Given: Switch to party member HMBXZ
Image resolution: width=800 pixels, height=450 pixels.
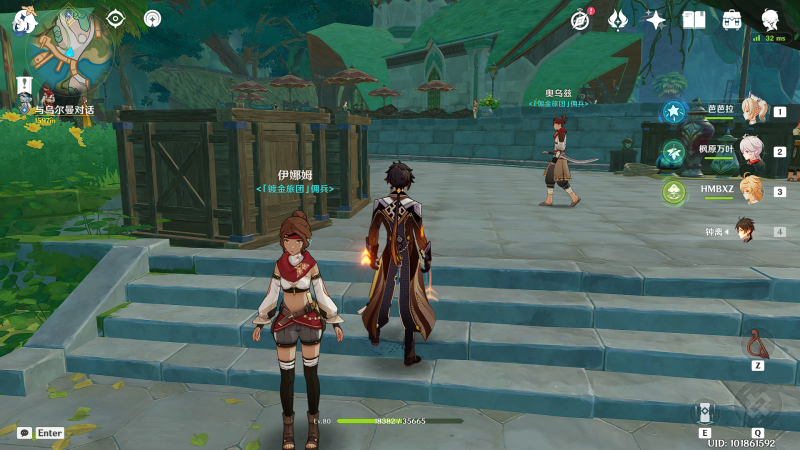Looking at the screenshot, I should tap(749, 190).
